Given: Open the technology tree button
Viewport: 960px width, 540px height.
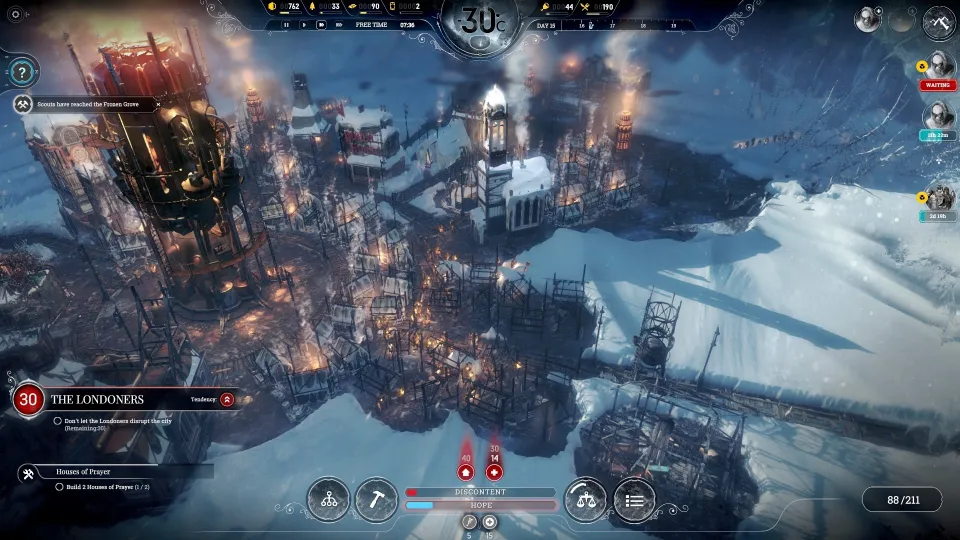Looking at the screenshot, I should 328,499.
